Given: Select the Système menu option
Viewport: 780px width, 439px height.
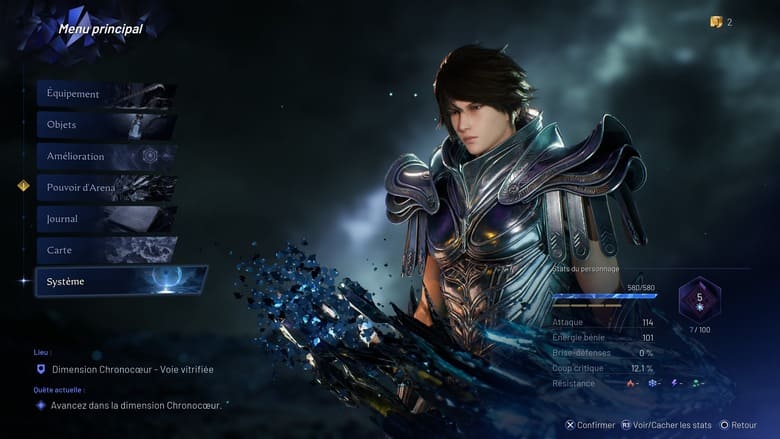Looking at the screenshot, I should pos(120,281).
